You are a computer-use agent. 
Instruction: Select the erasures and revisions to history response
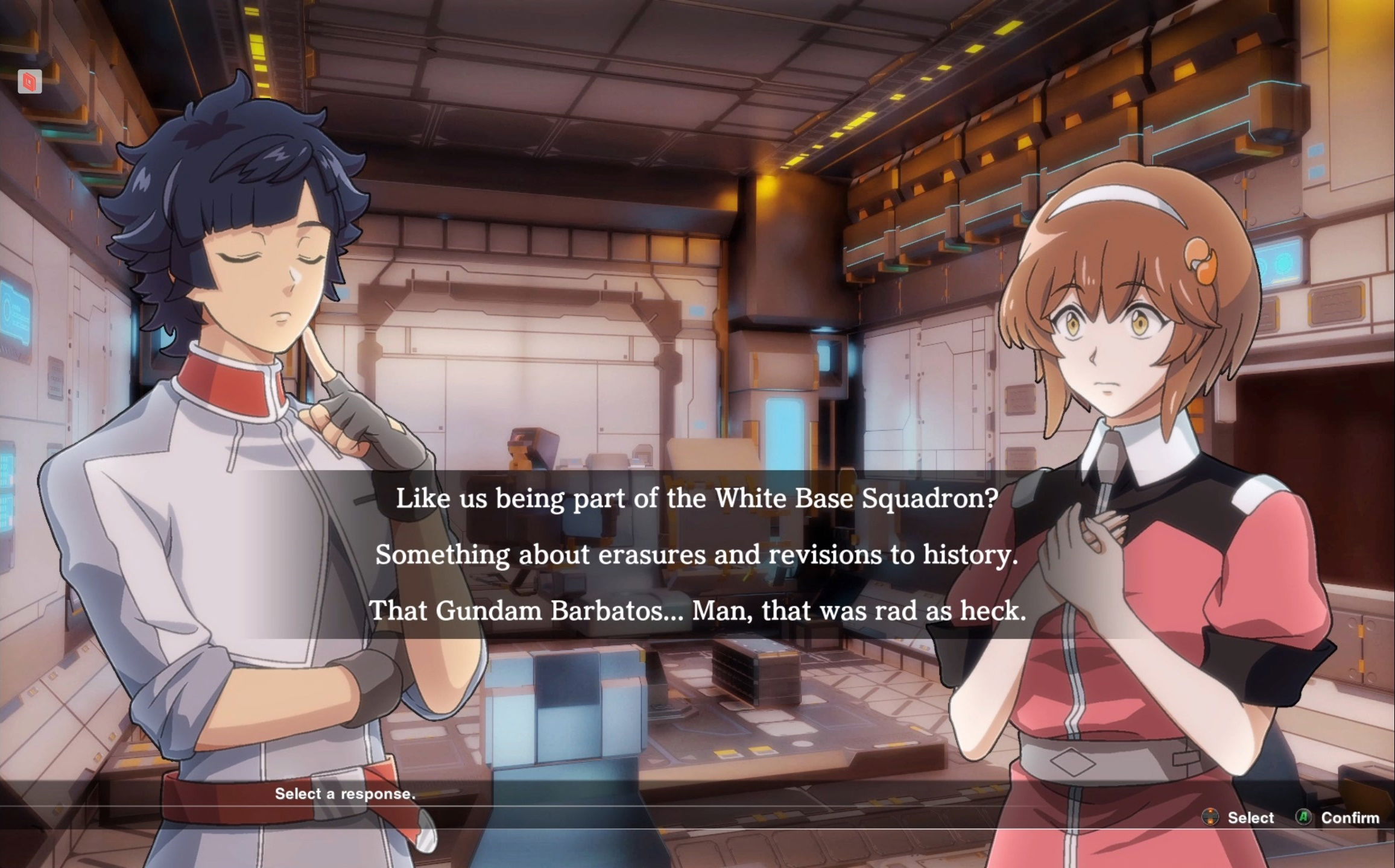click(x=697, y=555)
